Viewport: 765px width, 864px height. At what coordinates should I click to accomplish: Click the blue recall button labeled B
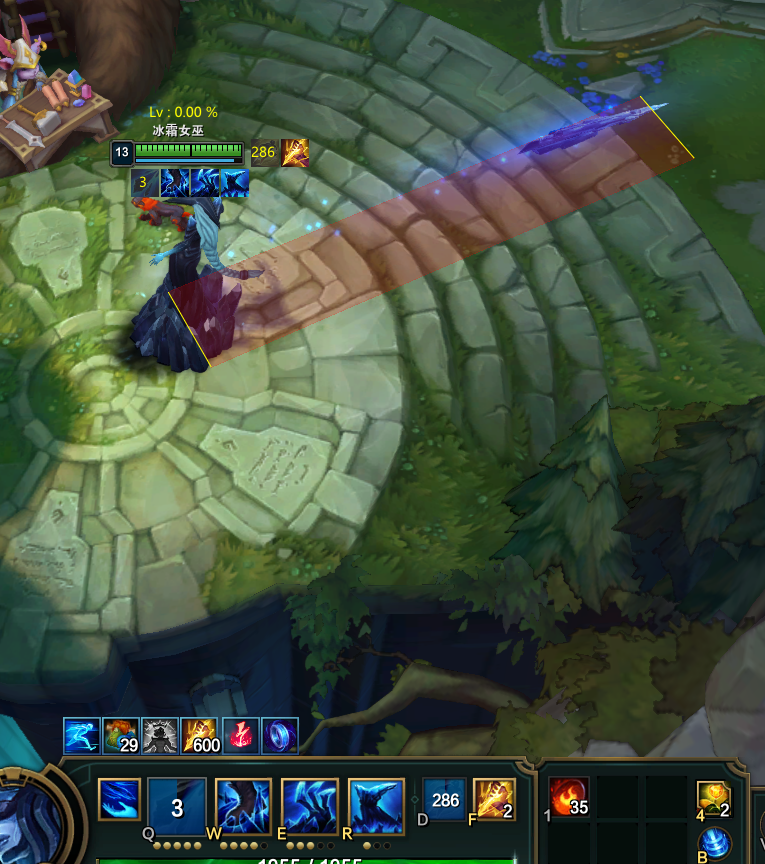tap(713, 843)
